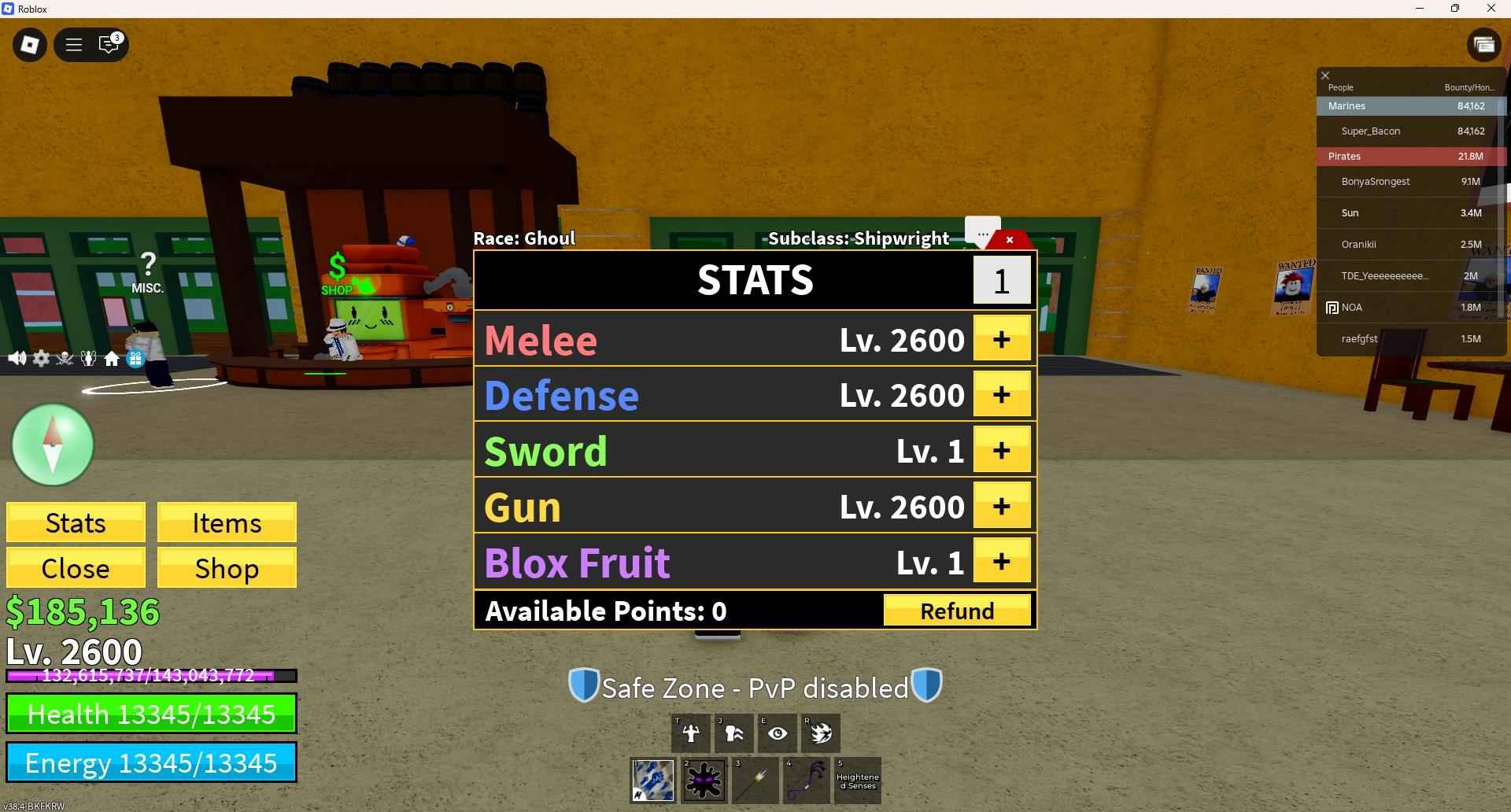Switch to the Items tab
The width and height of the screenshot is (1511, 812).
click(227, 522)
